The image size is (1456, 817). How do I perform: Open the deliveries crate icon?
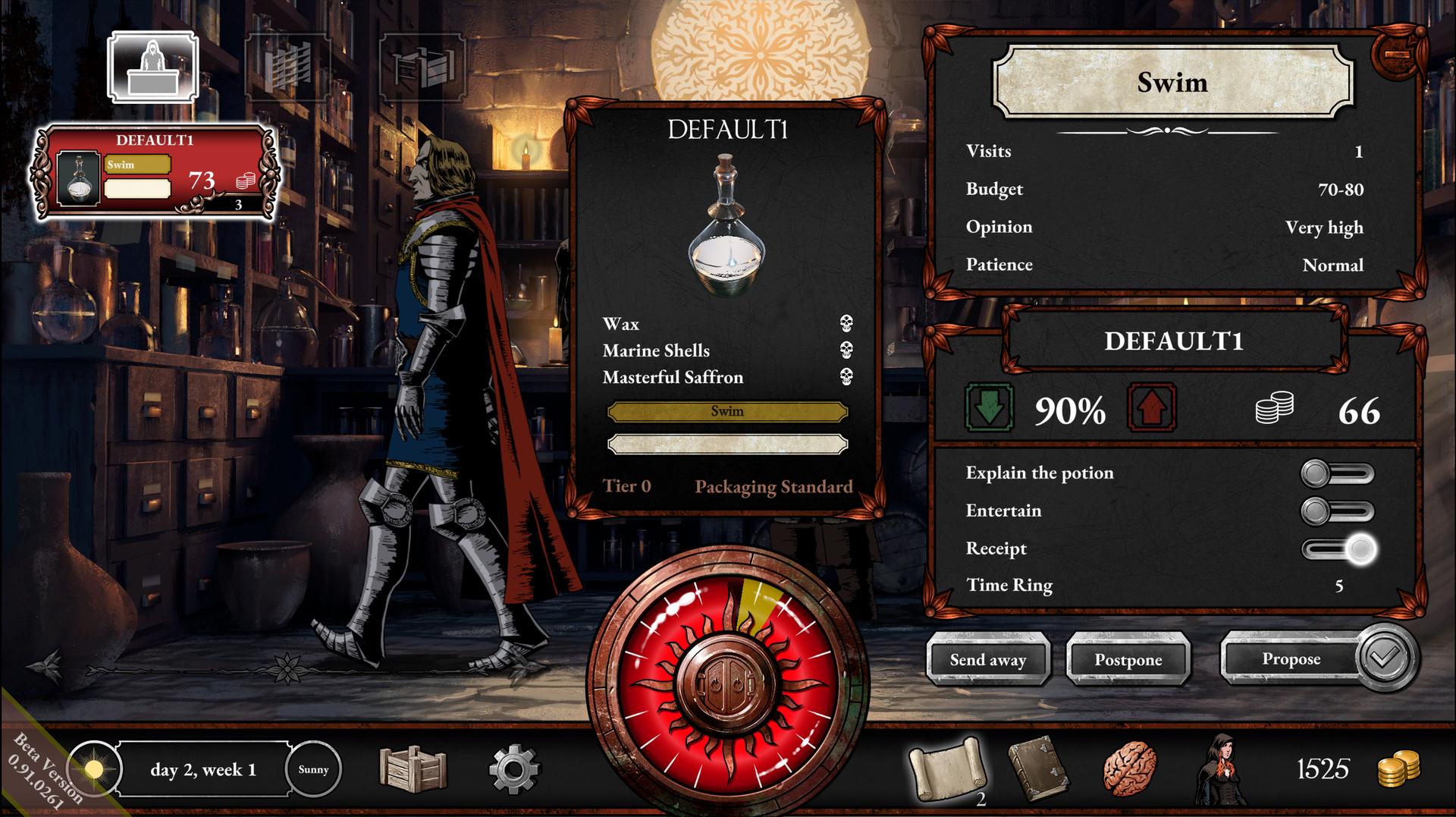(x=416, y=768)
